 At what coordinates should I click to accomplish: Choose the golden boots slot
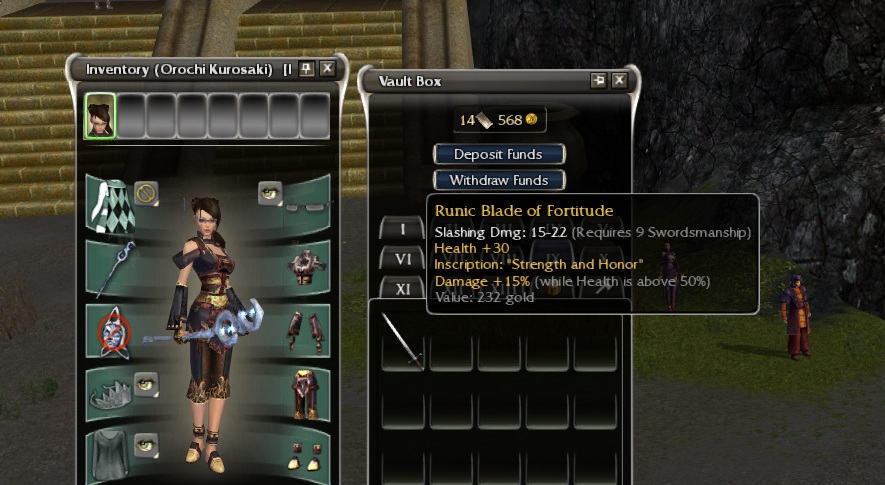coord(302,453)
